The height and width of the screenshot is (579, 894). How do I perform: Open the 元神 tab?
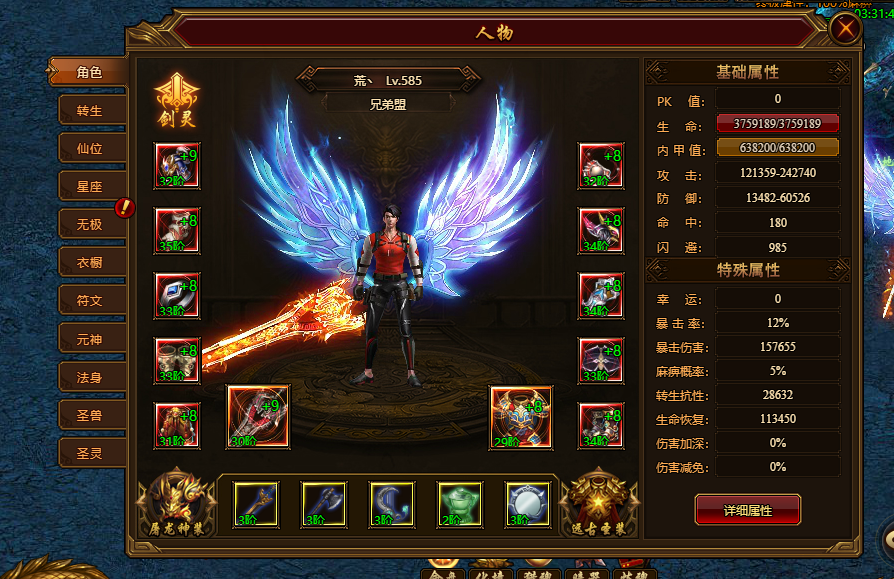point(89,339)
